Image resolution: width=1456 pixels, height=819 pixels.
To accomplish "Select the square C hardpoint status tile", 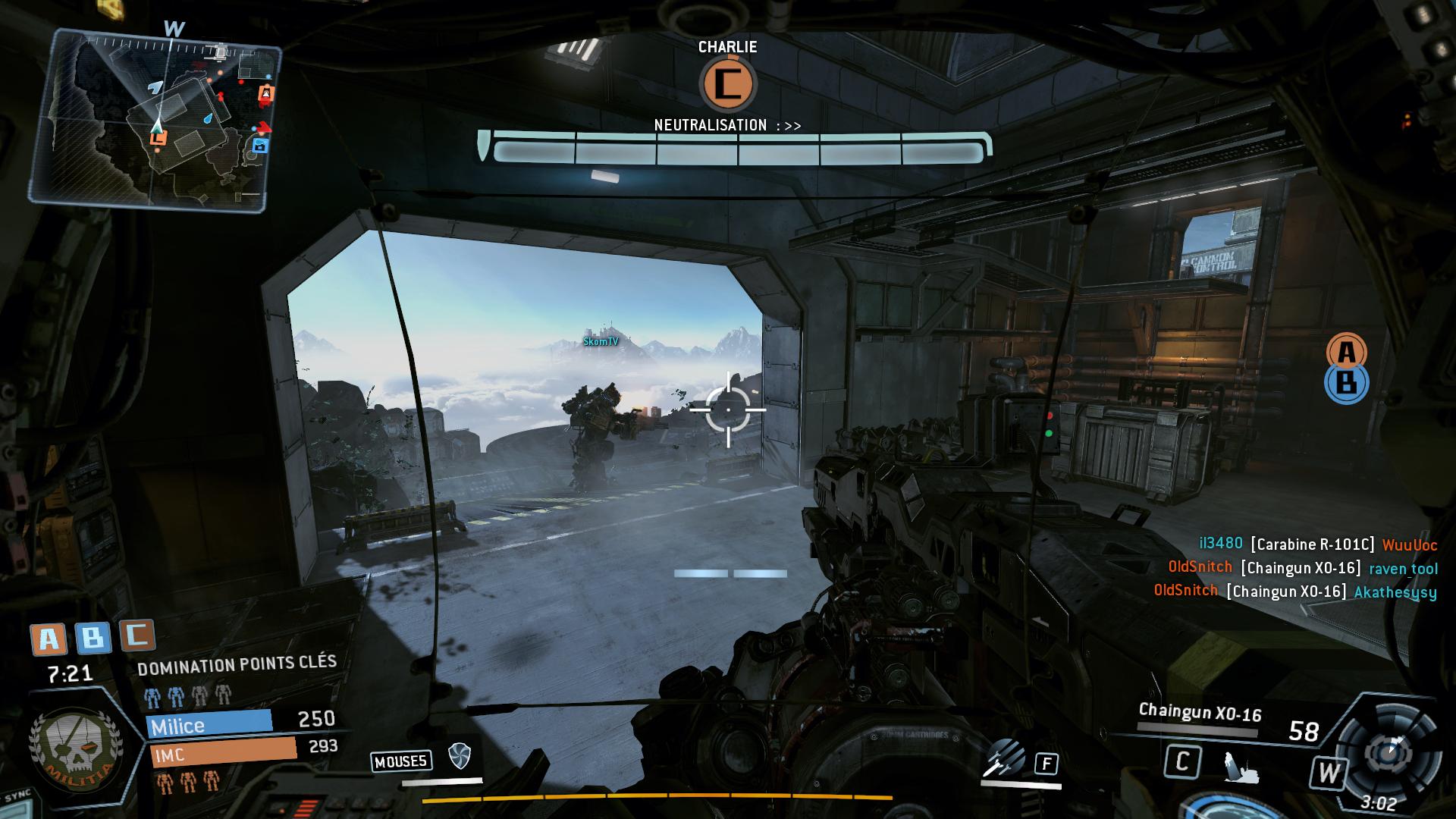I will point(137,635).
